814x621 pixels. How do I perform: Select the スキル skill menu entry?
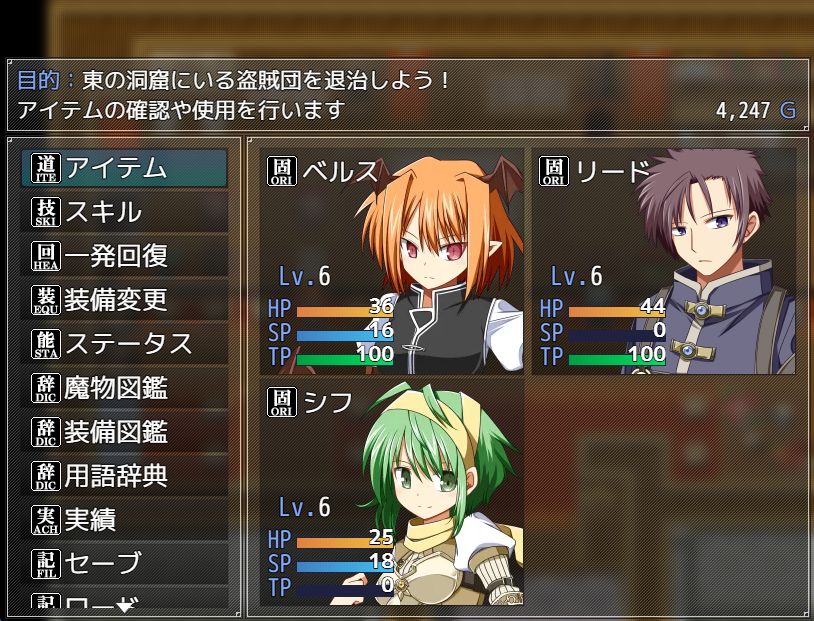pos(124,212)
